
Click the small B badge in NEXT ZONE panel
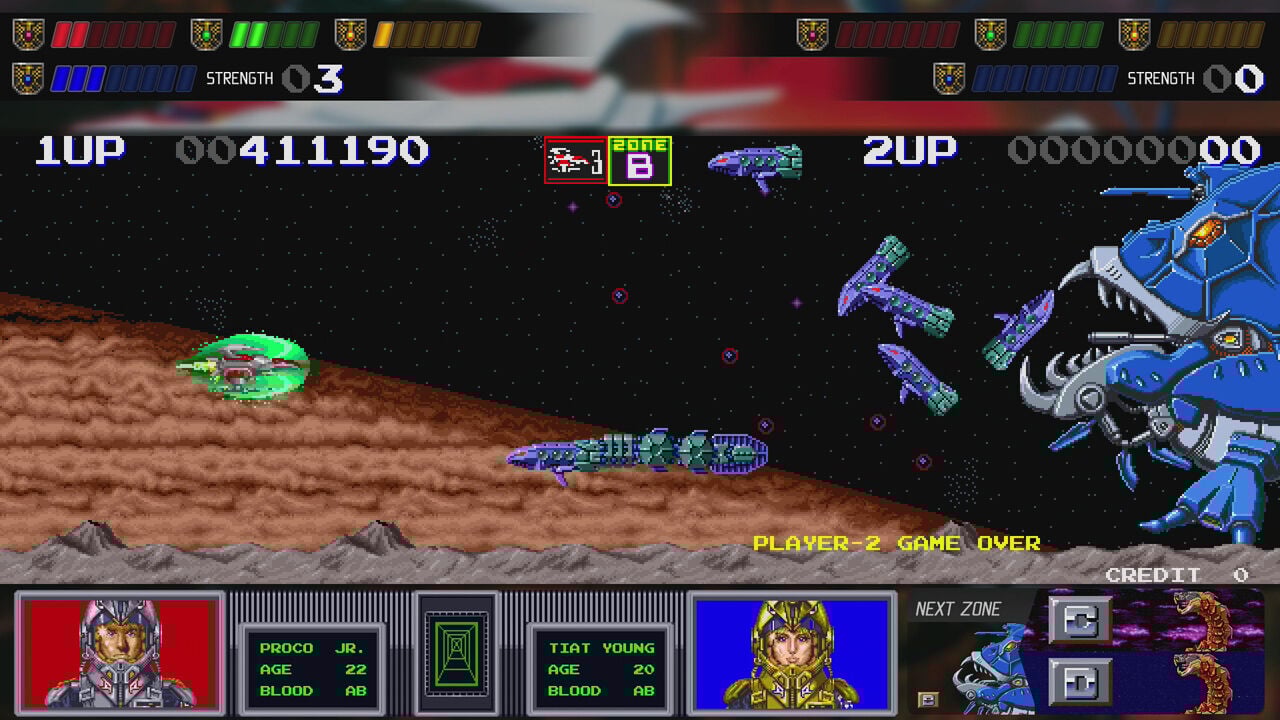pos(928,699)
